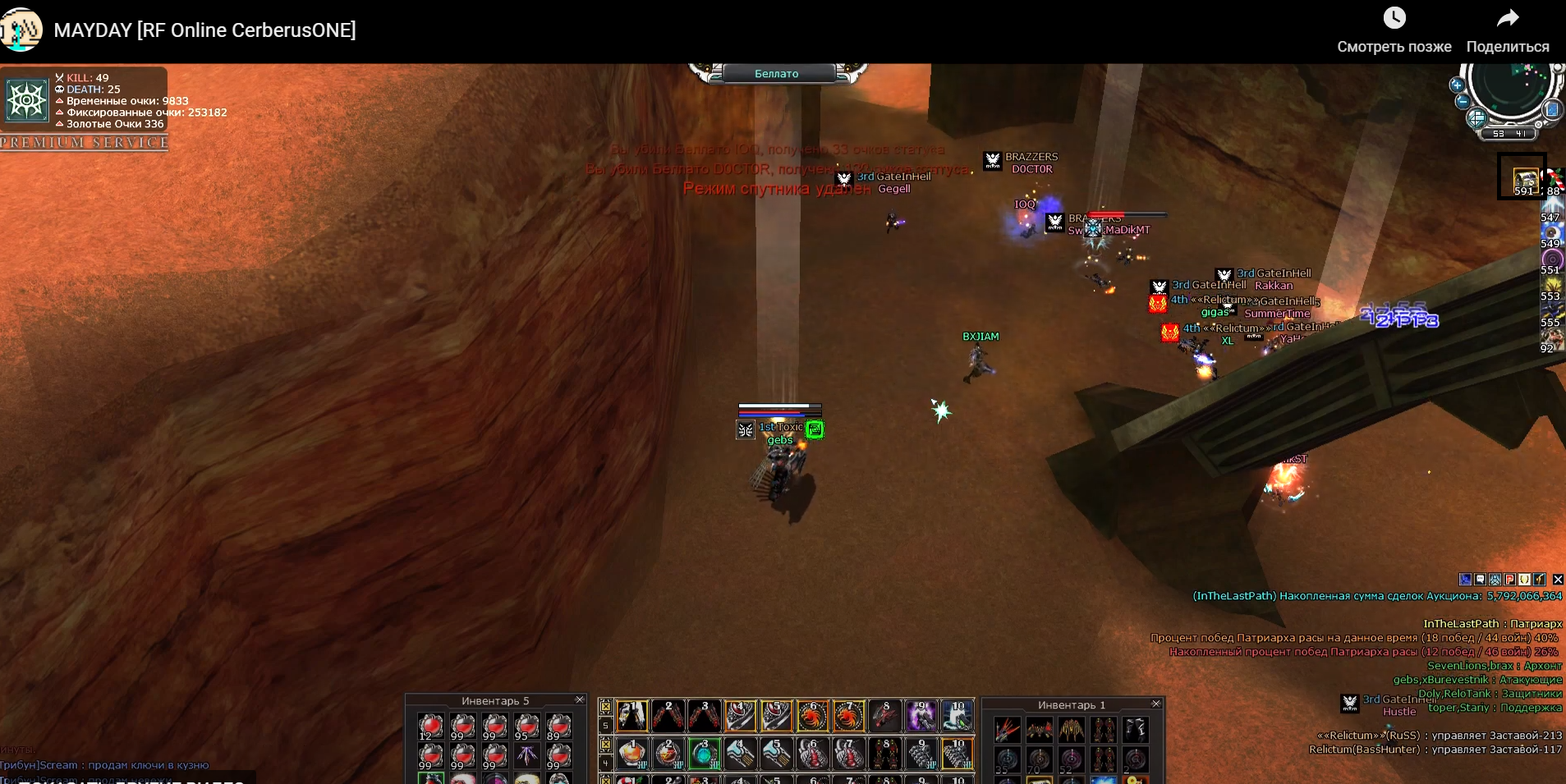Zoom out the minimap with minus button
The image size is (1566, 784).
[1463, 102]
